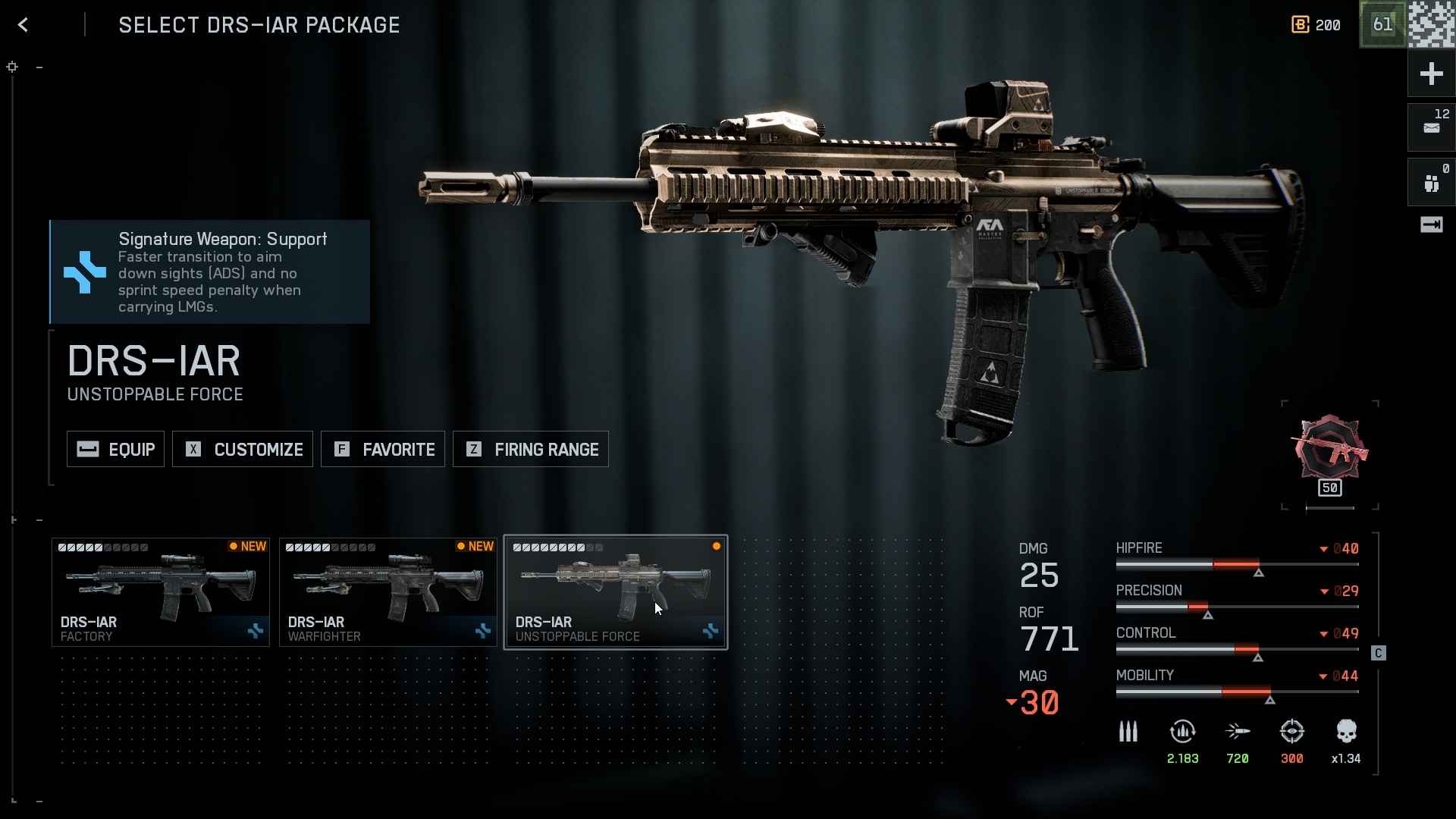Open the mail inbox showing 12
1456x819 pixels.
[x=1431, y=127]
